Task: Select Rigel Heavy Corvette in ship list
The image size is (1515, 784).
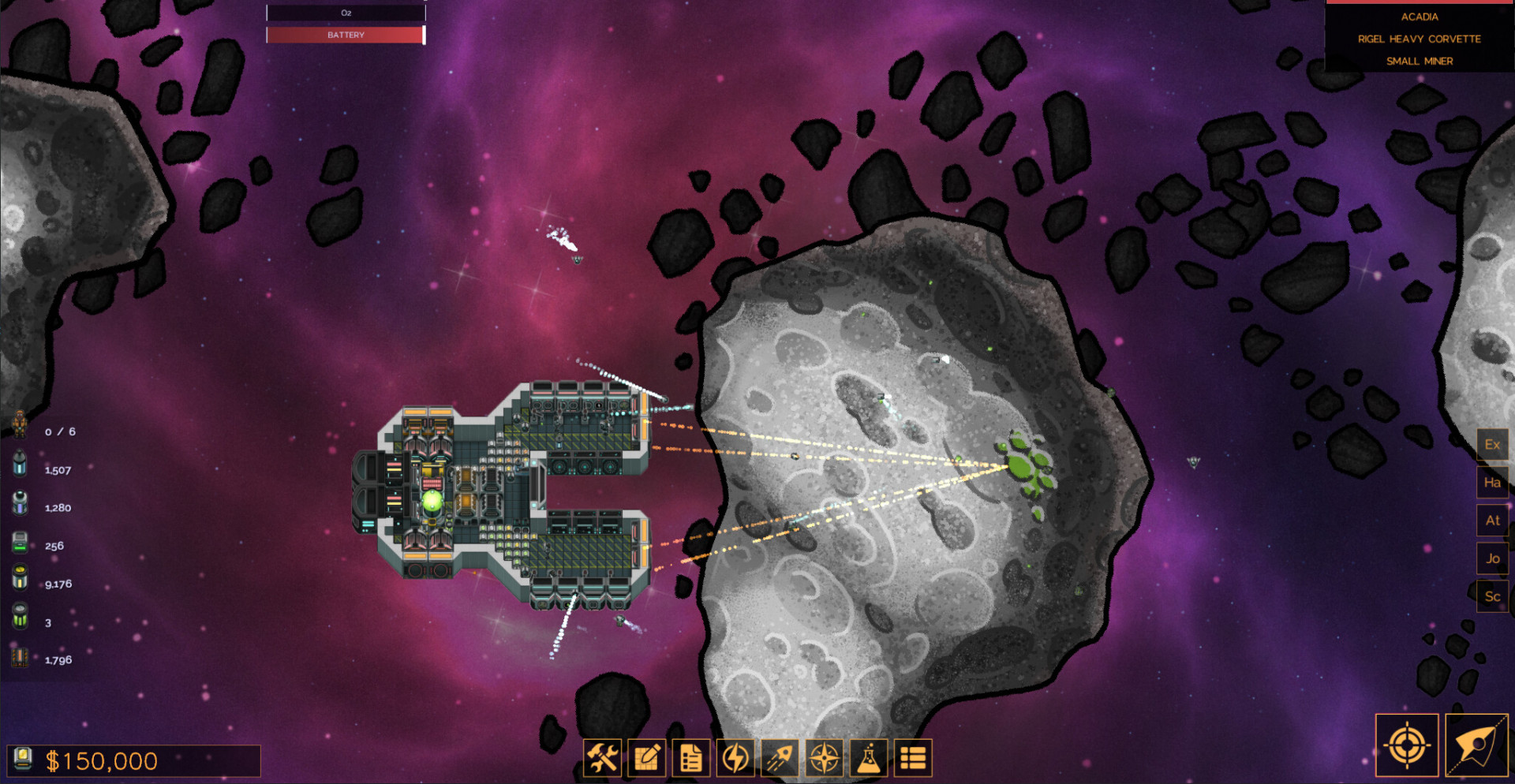Action: (x=1420, y=39)
